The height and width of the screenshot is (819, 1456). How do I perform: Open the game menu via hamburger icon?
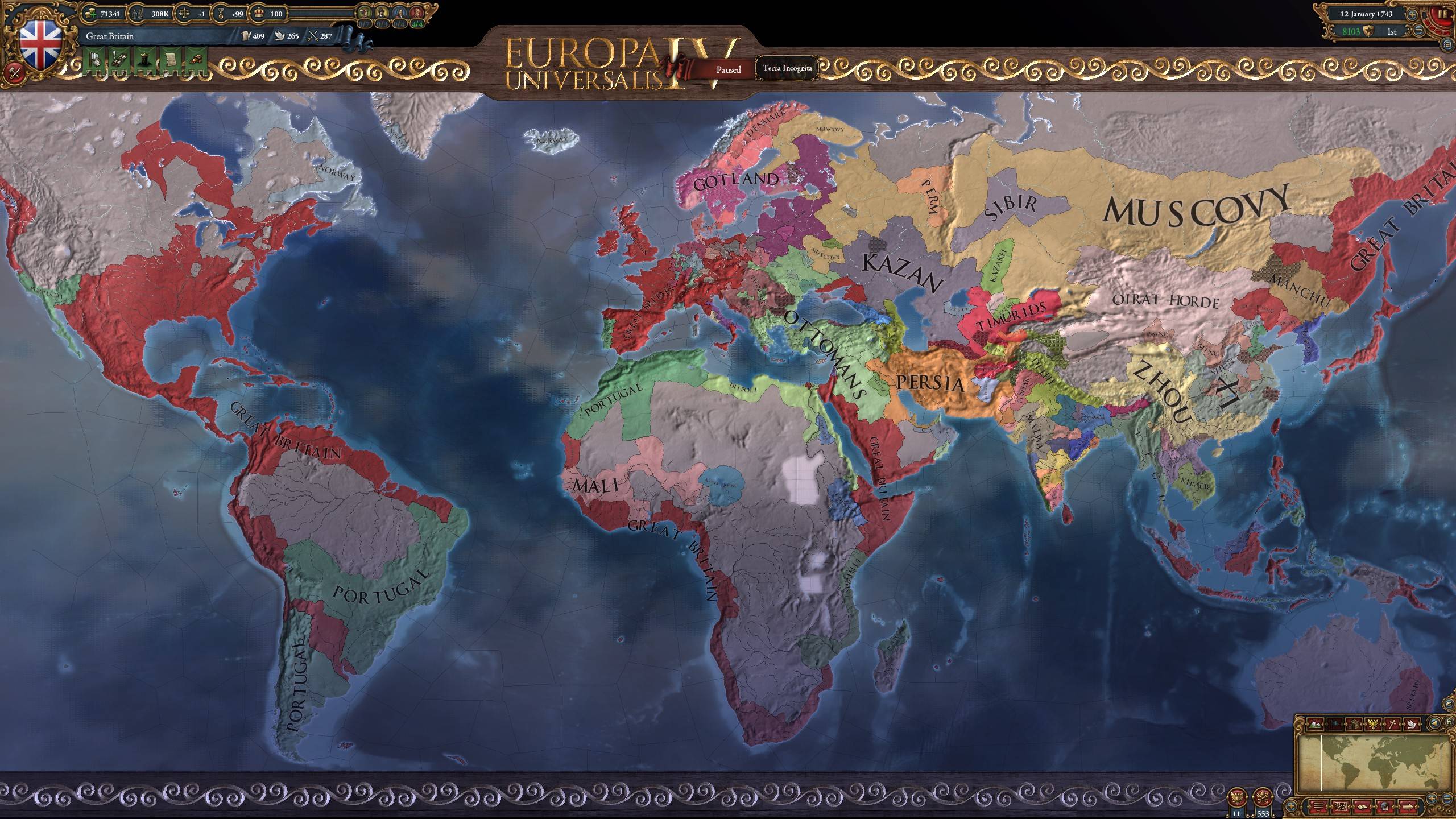click(x=1447, y=44)
